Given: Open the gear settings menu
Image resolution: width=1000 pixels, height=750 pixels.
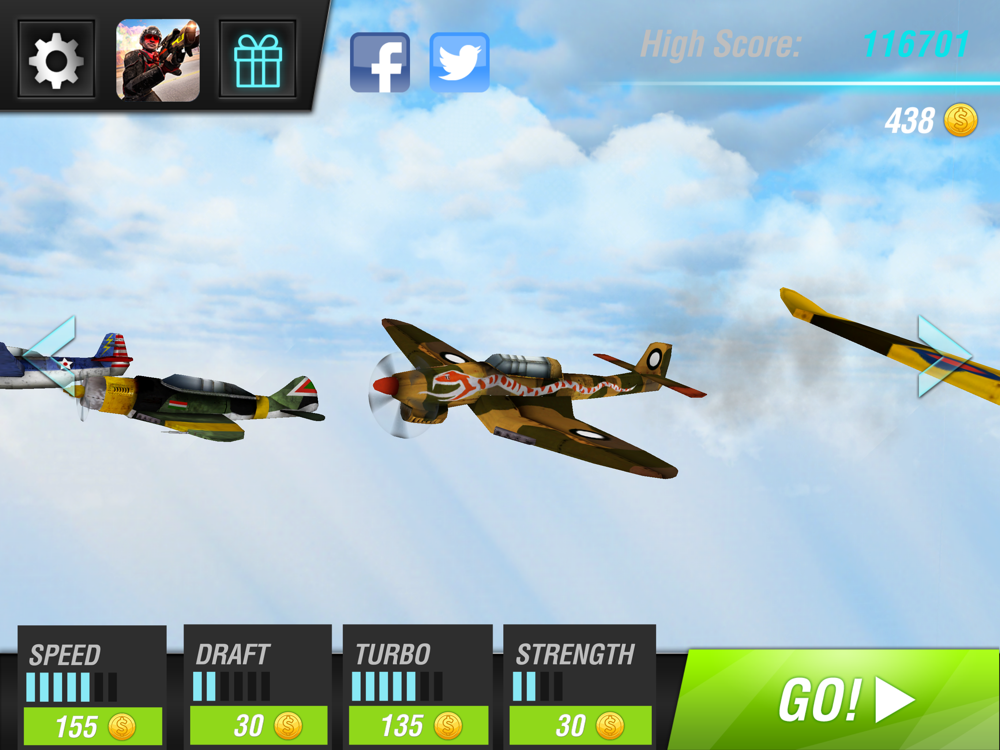Looking at the screenshot, I should [x=56, y=60].
